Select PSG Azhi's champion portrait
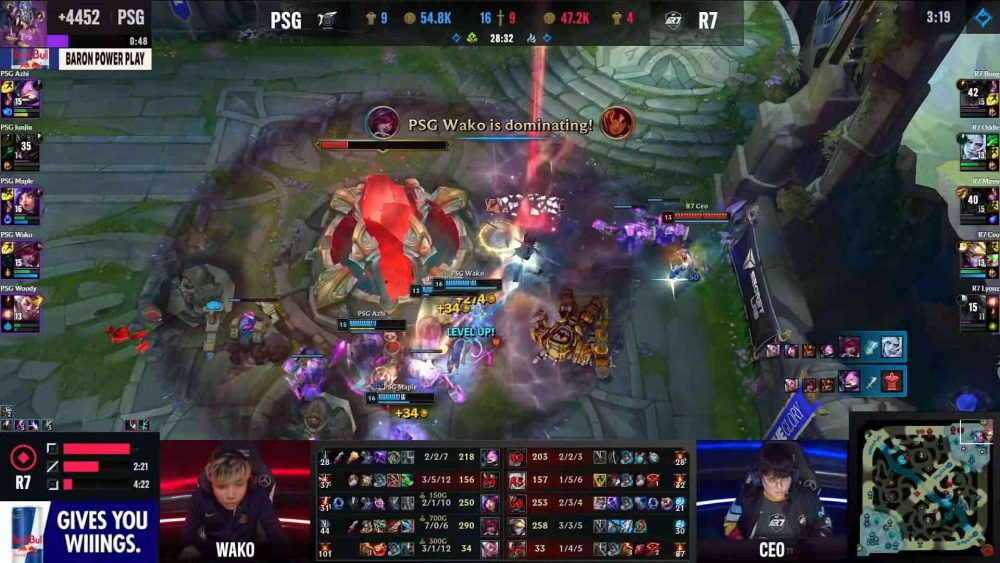This screenshot has width=1000, height=563. pos(27,95)
